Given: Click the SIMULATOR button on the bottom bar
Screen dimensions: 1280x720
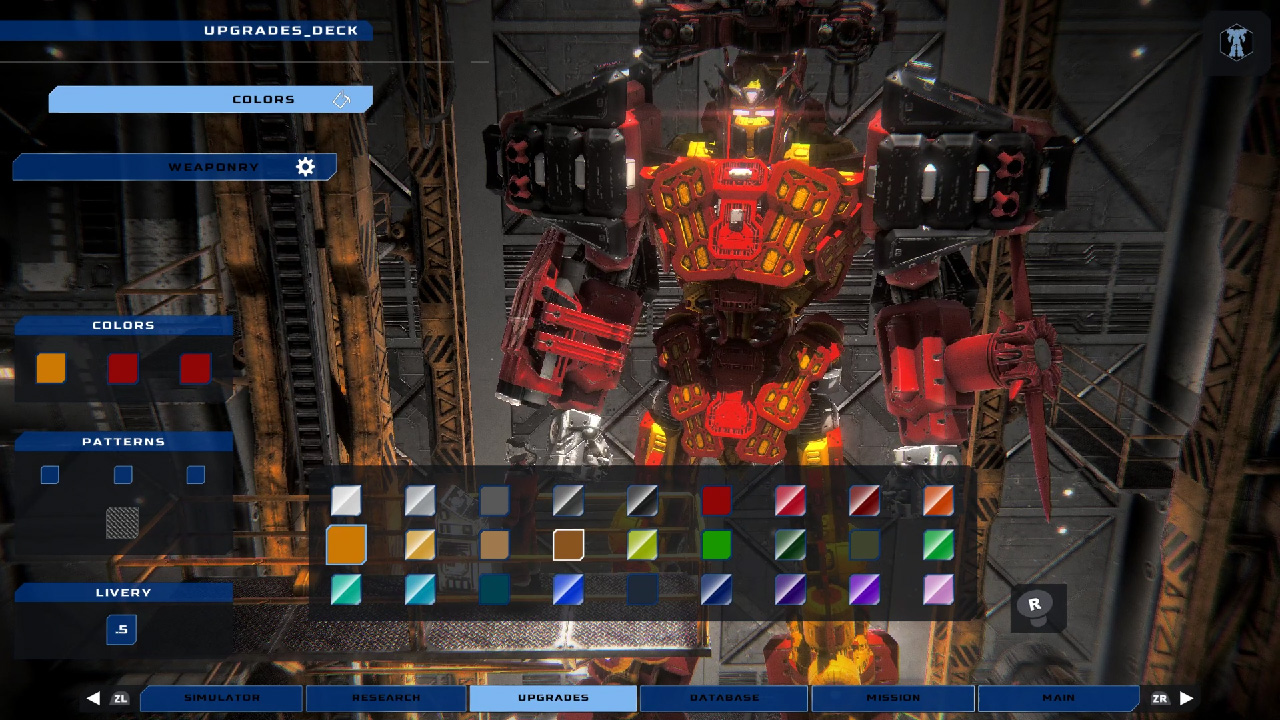Looking at the screenshot, I should (220, 698).
